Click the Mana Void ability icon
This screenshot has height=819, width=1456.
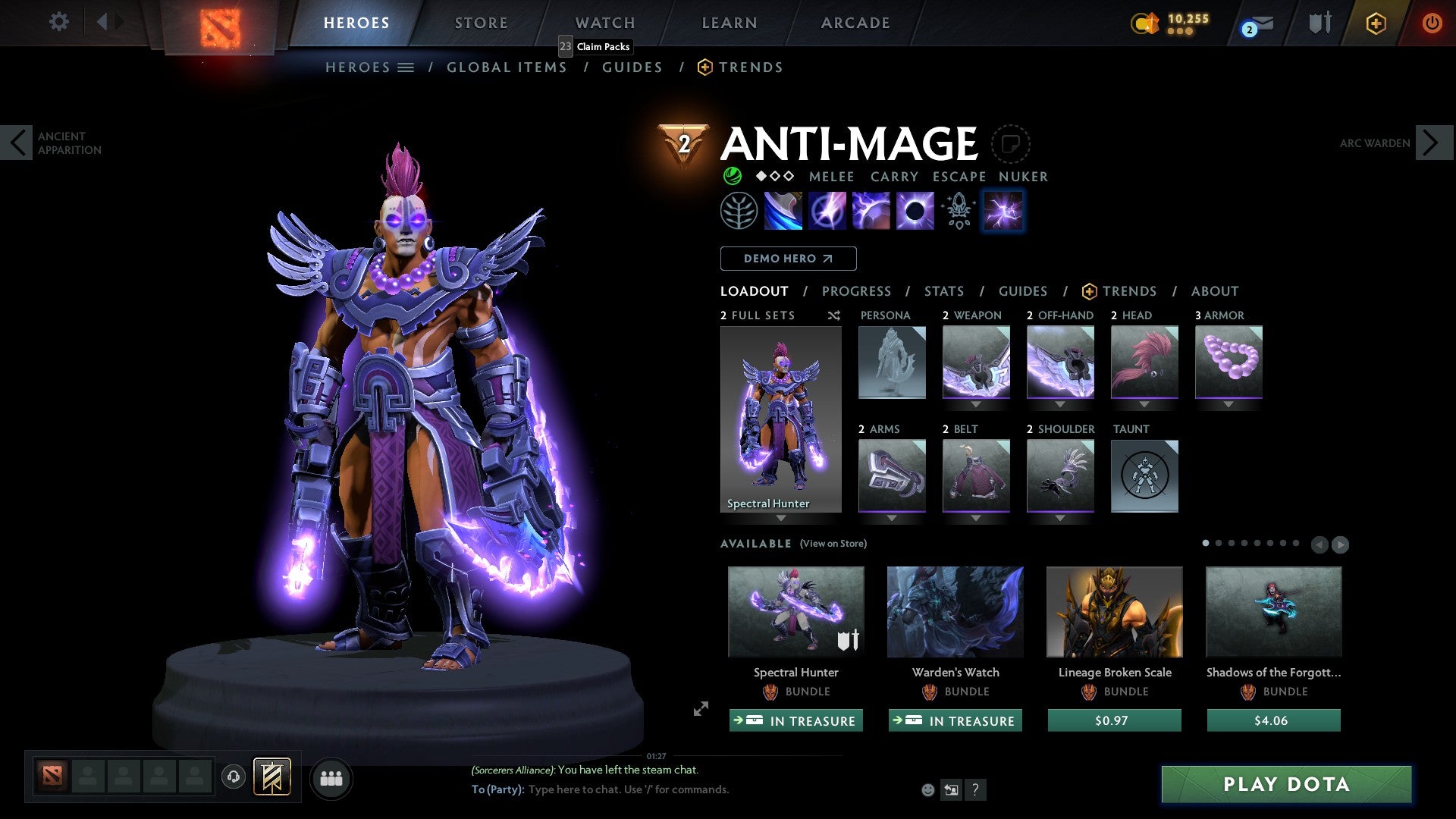click(914, 210)
